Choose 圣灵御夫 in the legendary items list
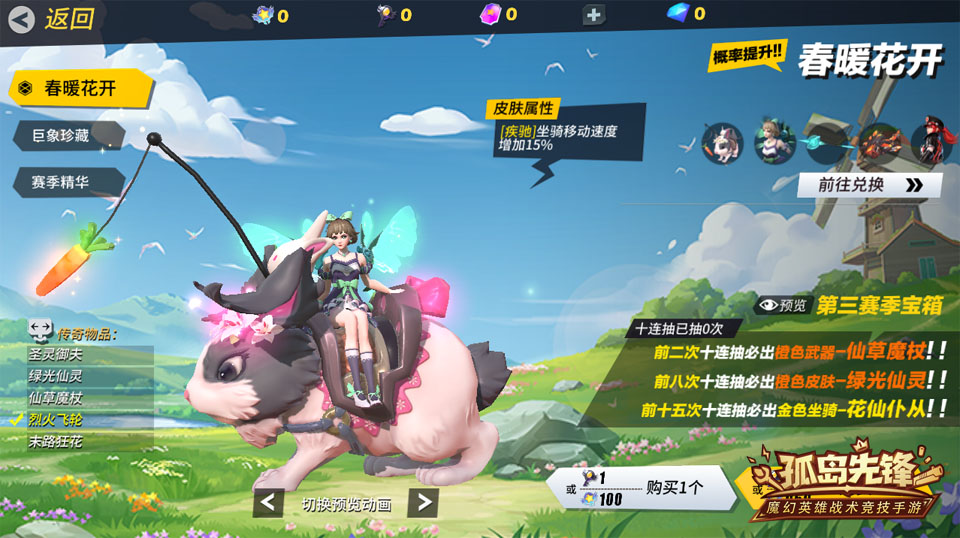This screenshot has height=538, width=960. coord(90,354)
